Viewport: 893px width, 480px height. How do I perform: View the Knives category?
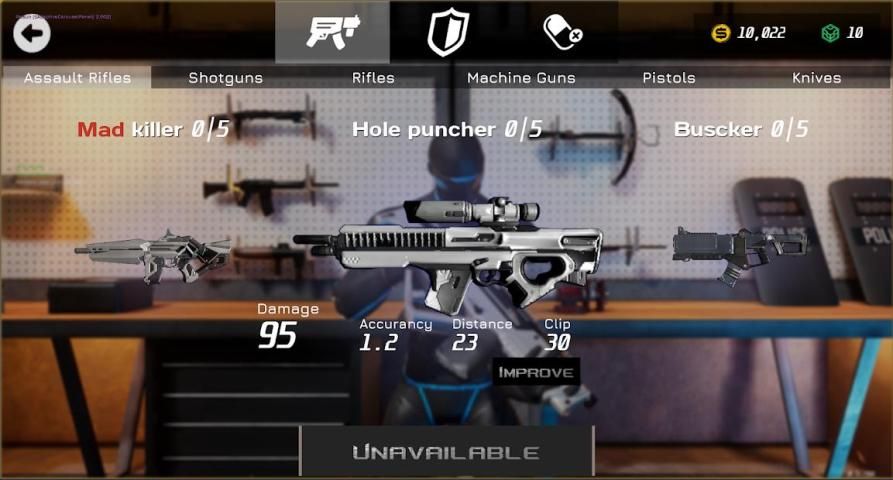817,78
